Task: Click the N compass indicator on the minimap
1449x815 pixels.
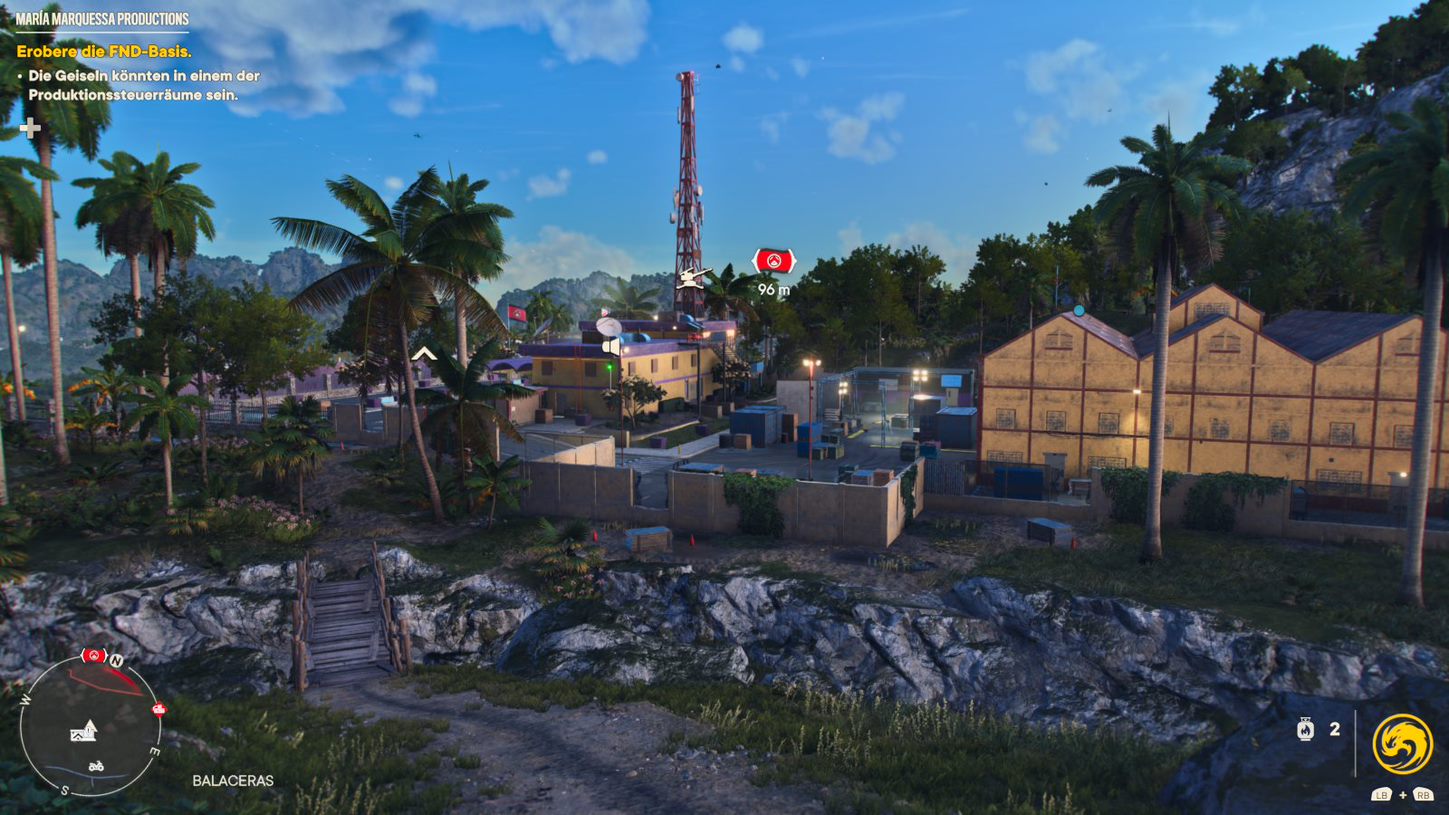Action: (117, 659)
